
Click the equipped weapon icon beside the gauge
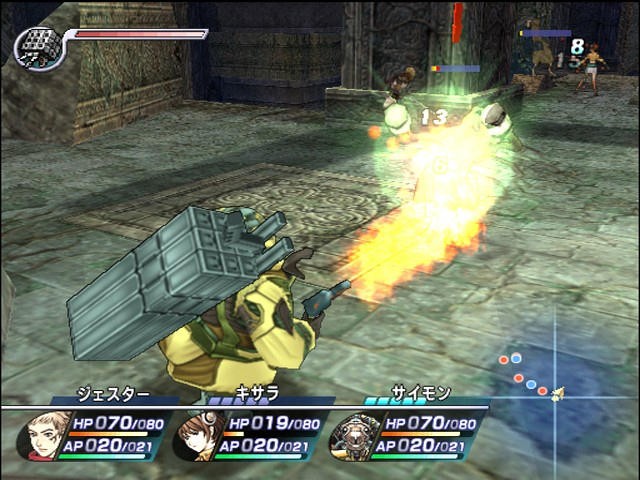(40, 48)
